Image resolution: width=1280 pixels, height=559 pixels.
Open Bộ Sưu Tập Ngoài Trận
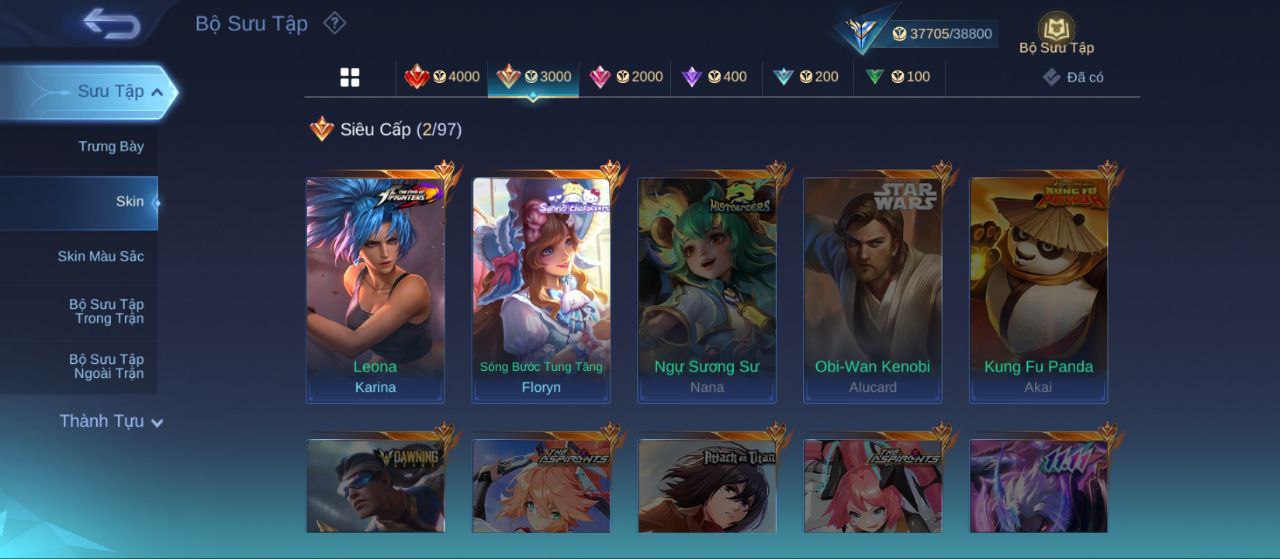pyautogui.click(x=106, y=367)
